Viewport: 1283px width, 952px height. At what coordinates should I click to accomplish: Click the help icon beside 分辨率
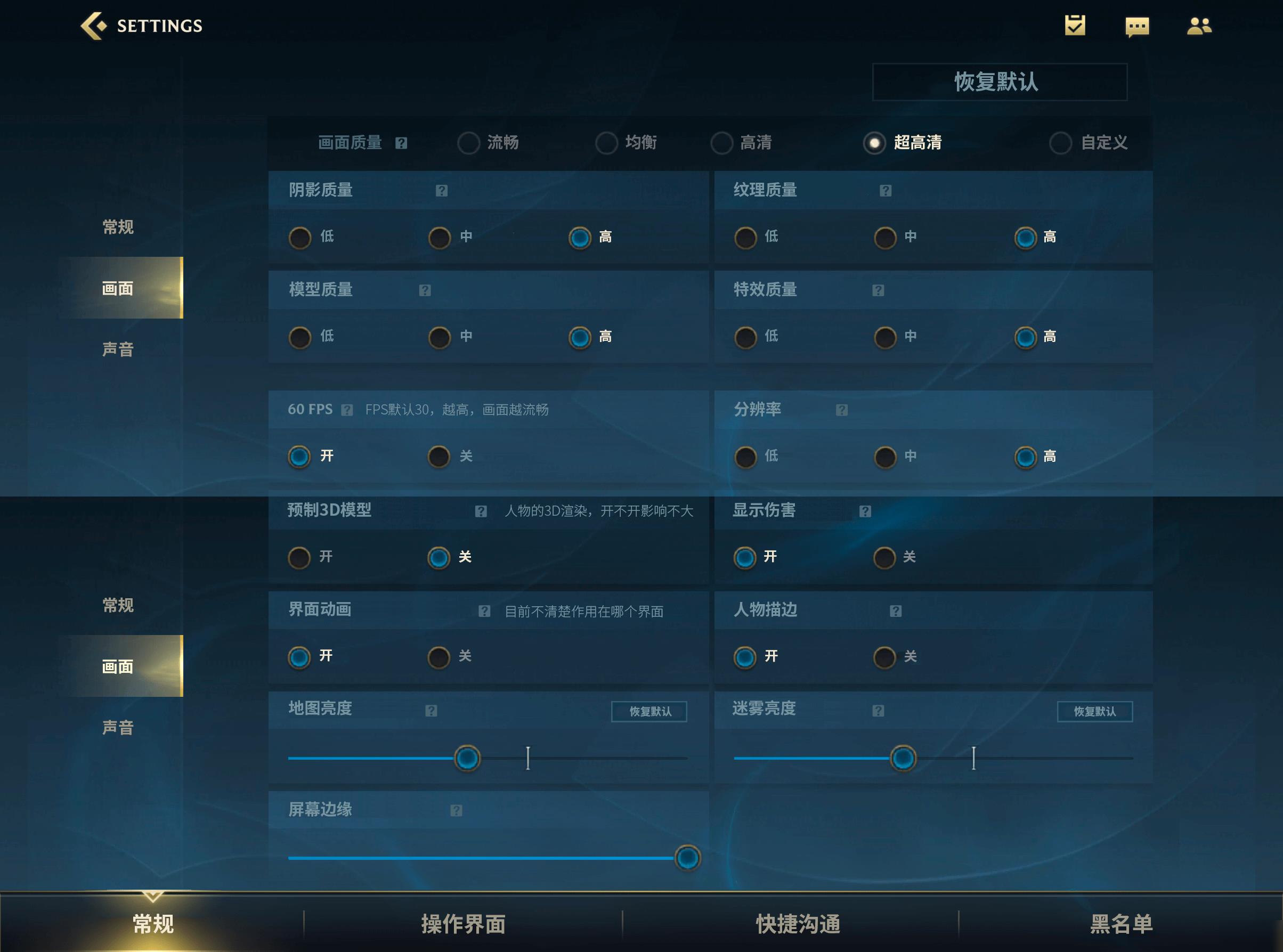pos(841,410)
